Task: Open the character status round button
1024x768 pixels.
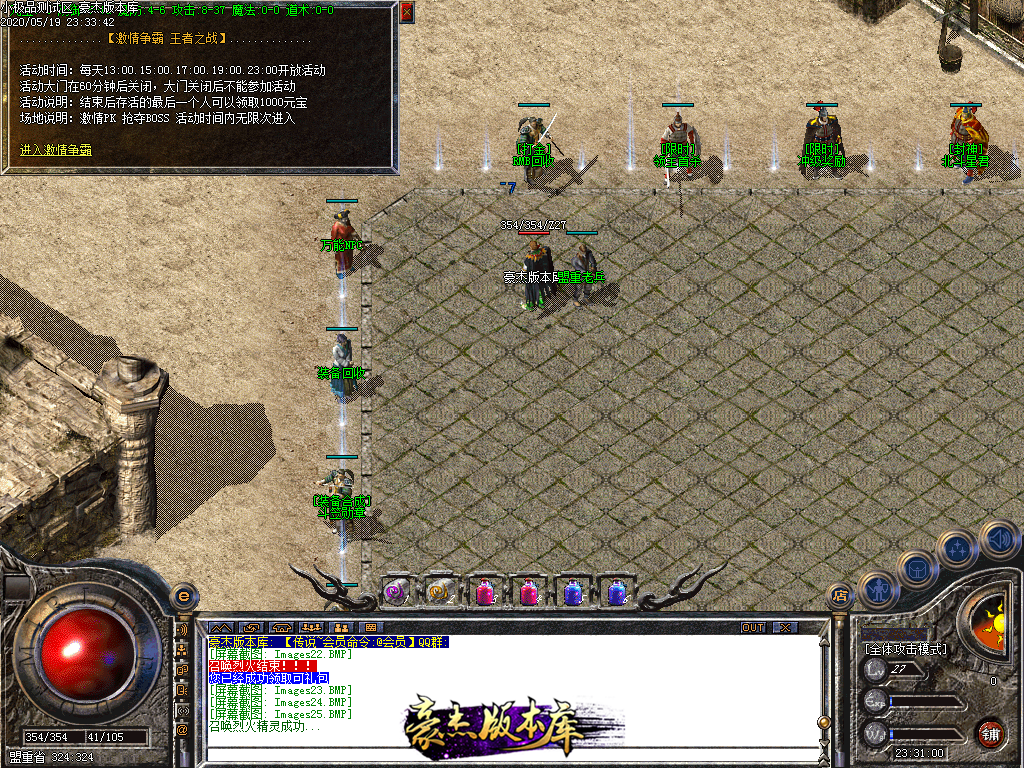Action: (877, 589)
